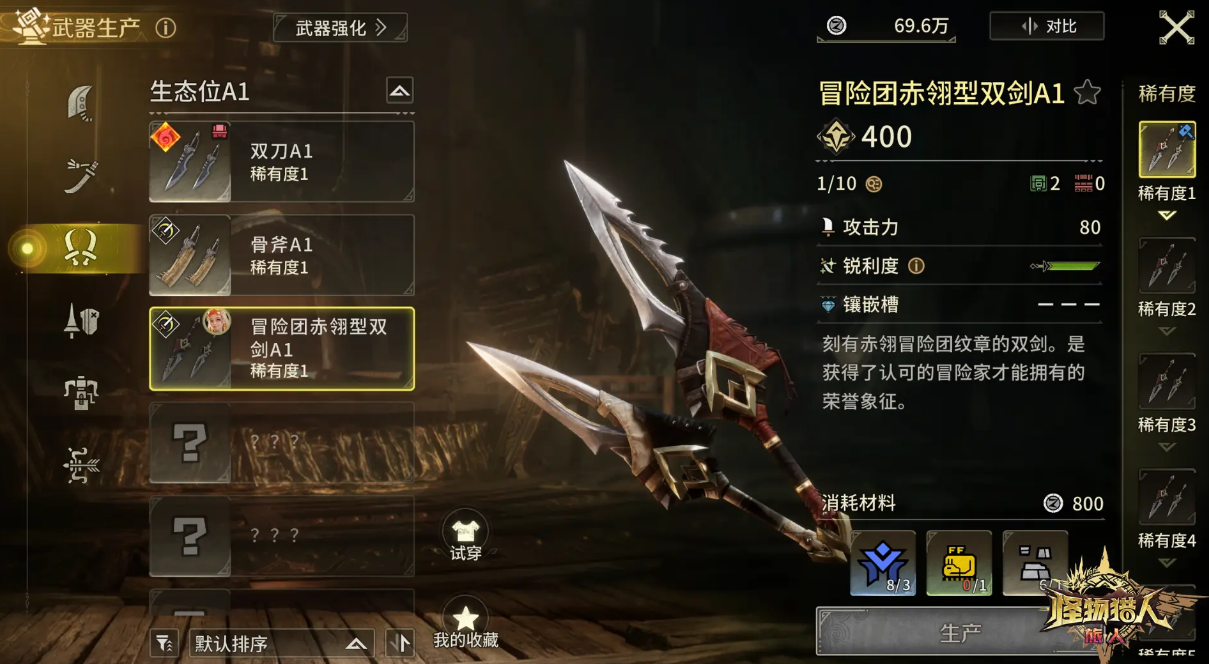Screen dimensions: 1209x664
Task: Select the 冒险团赤翎型双剑A1 list entry
Action: click(281, 348)
